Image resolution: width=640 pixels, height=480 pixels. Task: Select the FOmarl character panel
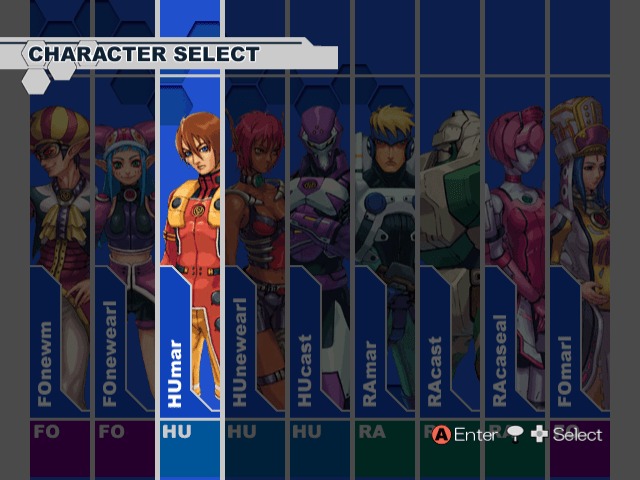(x=580, y=250)
